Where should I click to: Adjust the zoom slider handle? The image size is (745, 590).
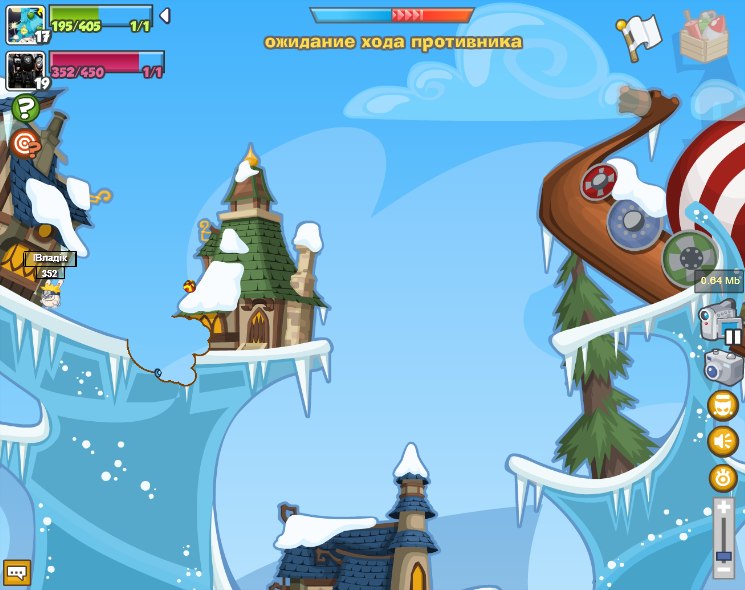[723, 556]
